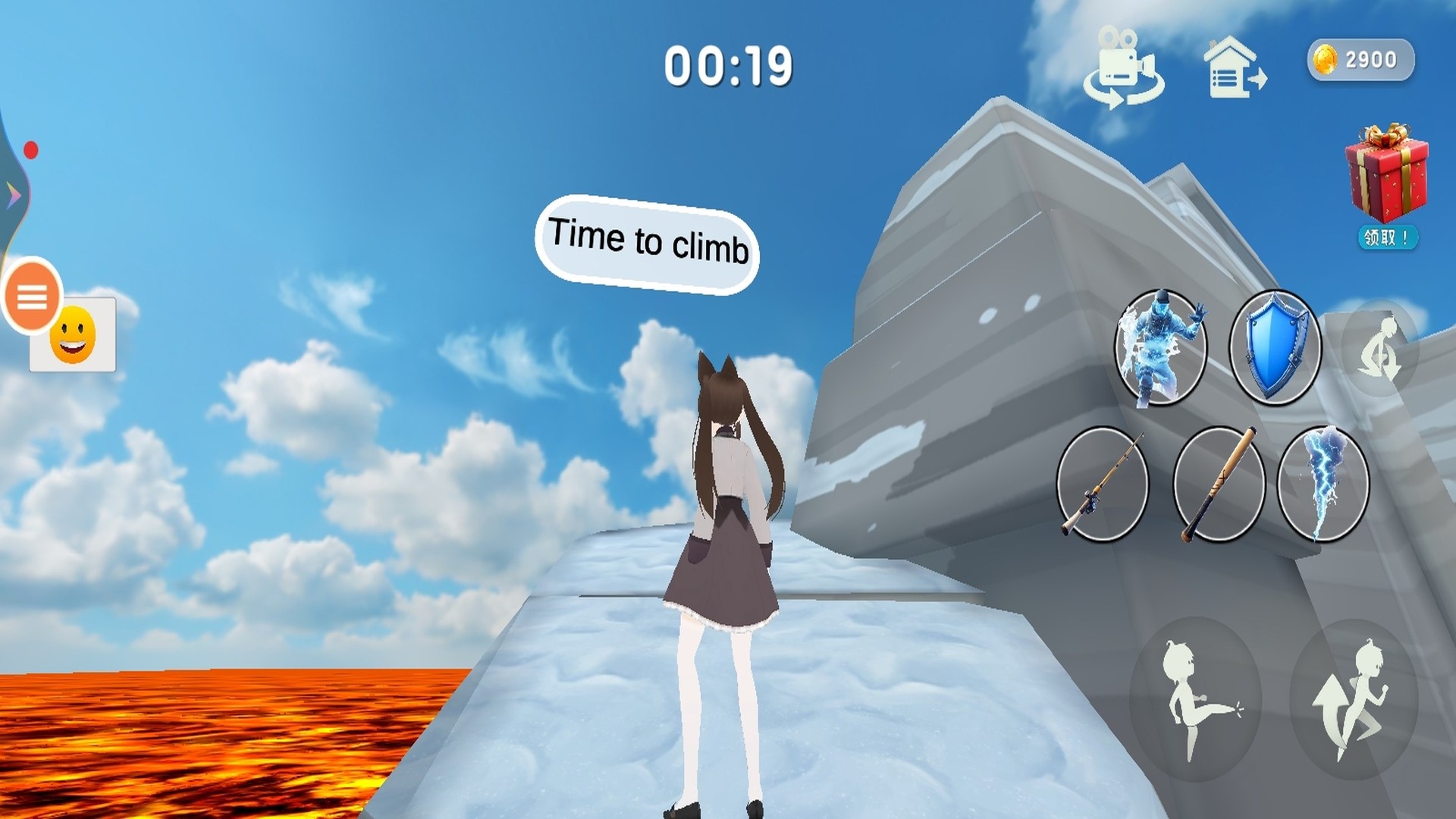Expand the side drawer arrow tab

(14, 196)
